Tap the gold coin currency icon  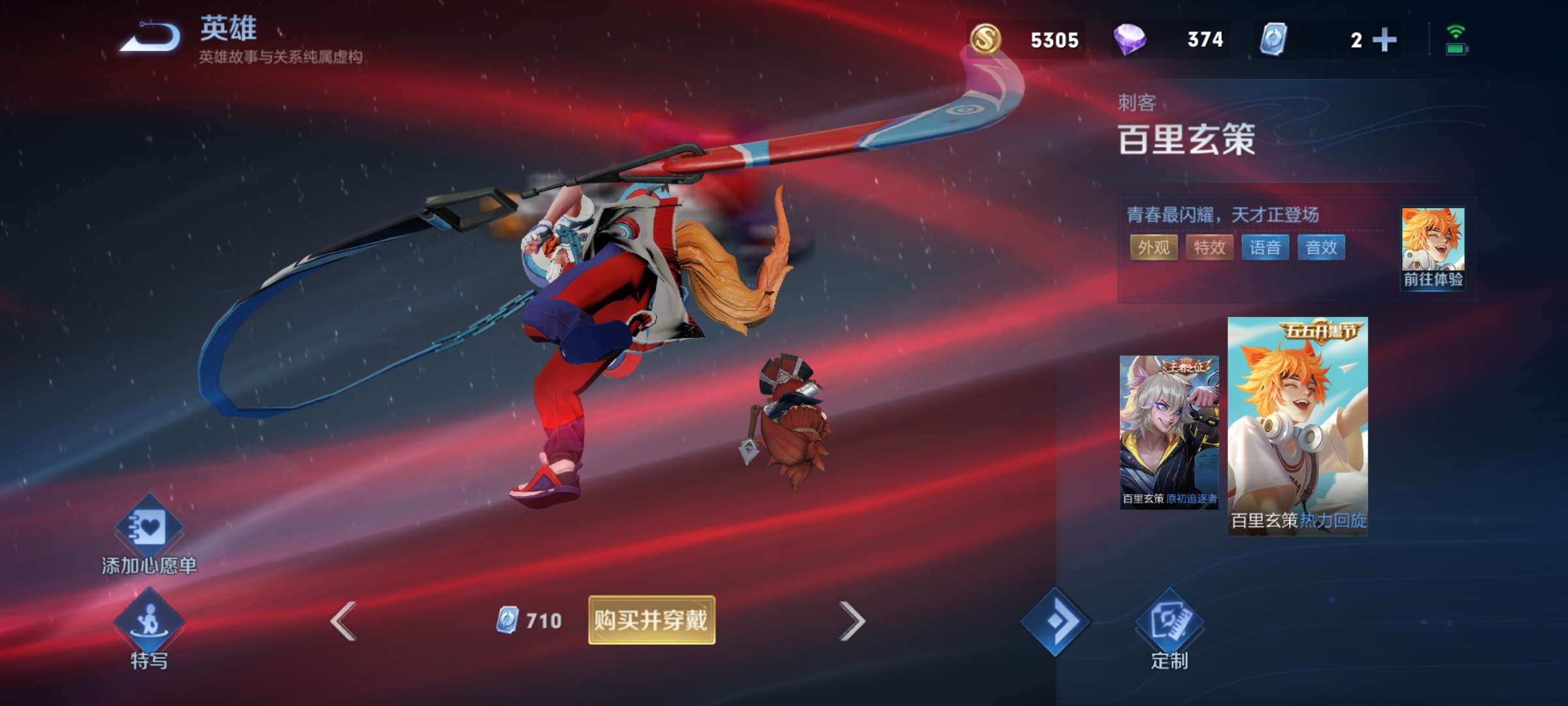coord(985,39)
